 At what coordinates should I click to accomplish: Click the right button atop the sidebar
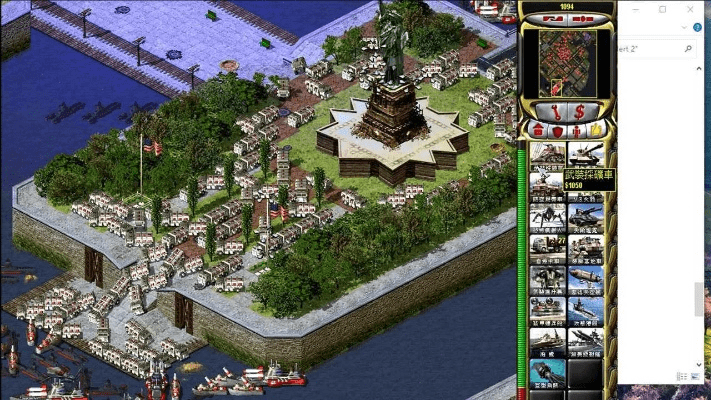coord(581,19)
